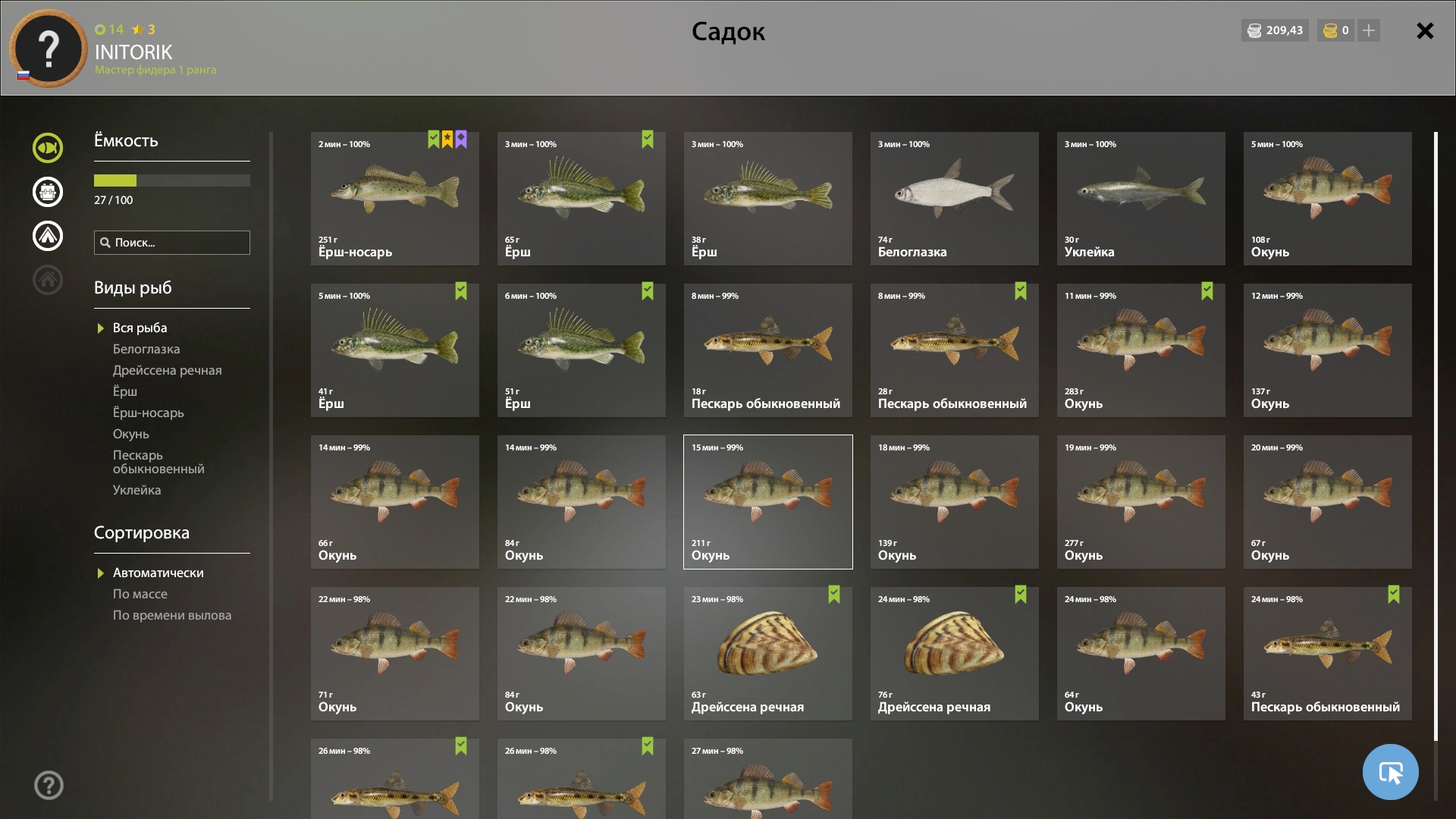Select the Уклейка species filter
Screen dimensions: 1456x819
tap(136, 490)
